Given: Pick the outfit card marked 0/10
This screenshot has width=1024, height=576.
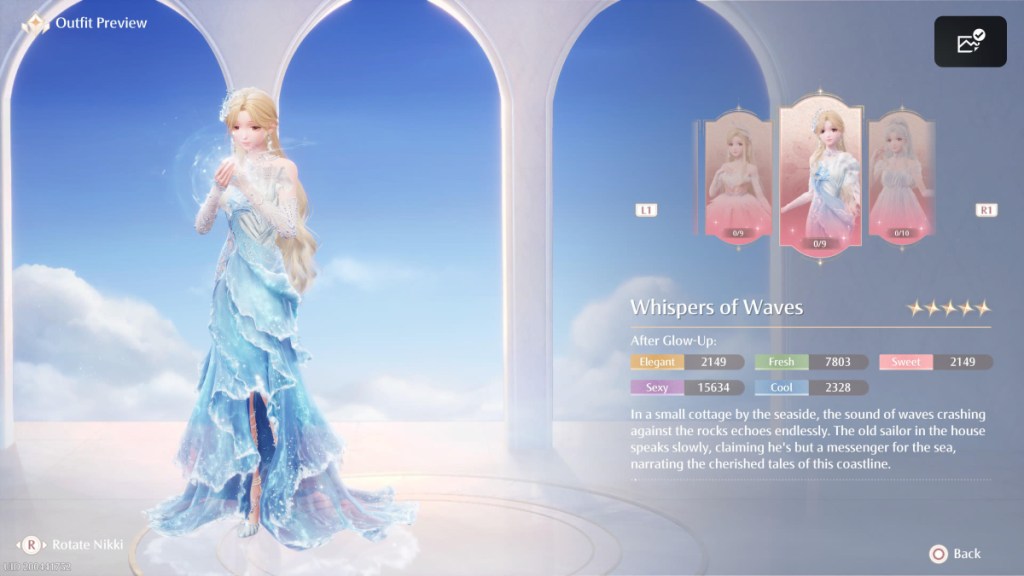Looking at the screenshot, I should [900, 178].
